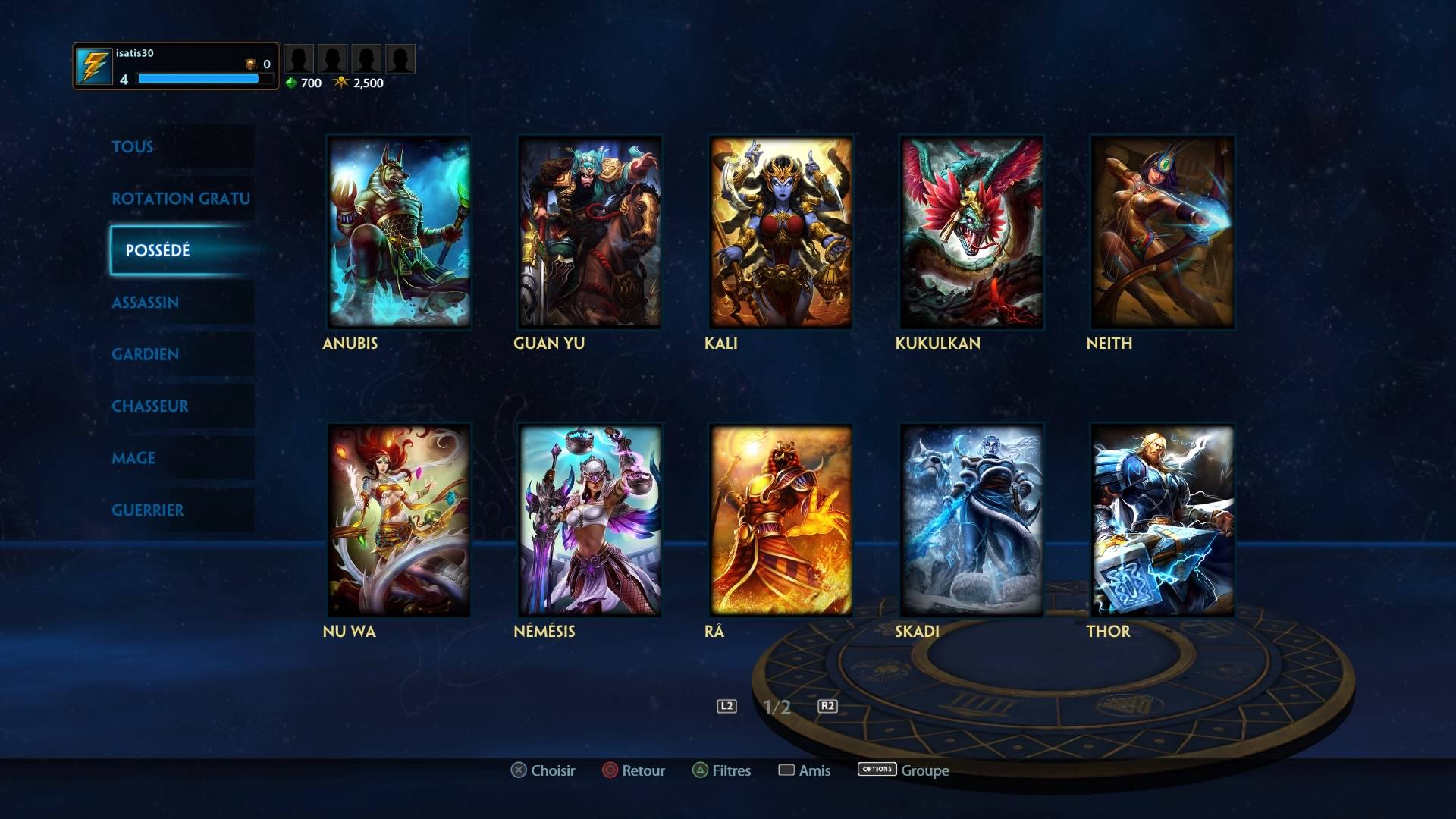This screenshot has height=819, width=1456.
Task: Choose Kali from the god grid
Action: pyautogui.click(x=780, y=232)
